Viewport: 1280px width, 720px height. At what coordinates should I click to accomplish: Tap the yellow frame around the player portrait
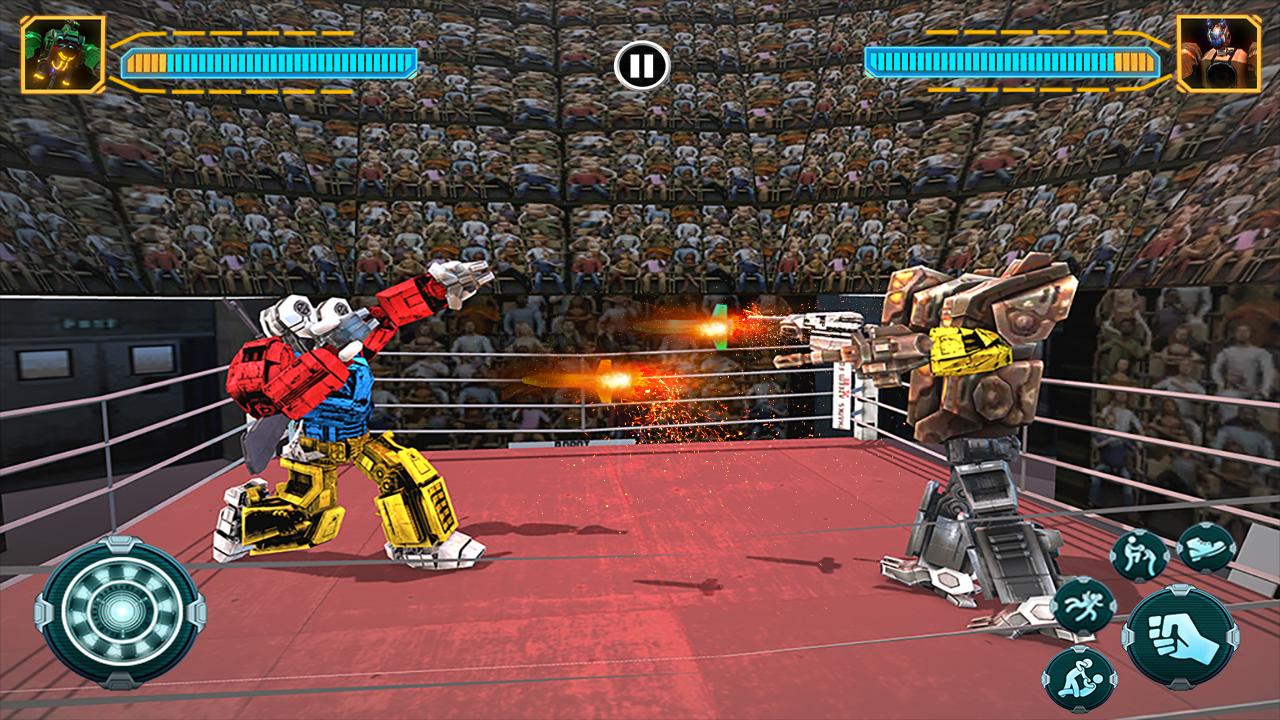tap(24, 53)
